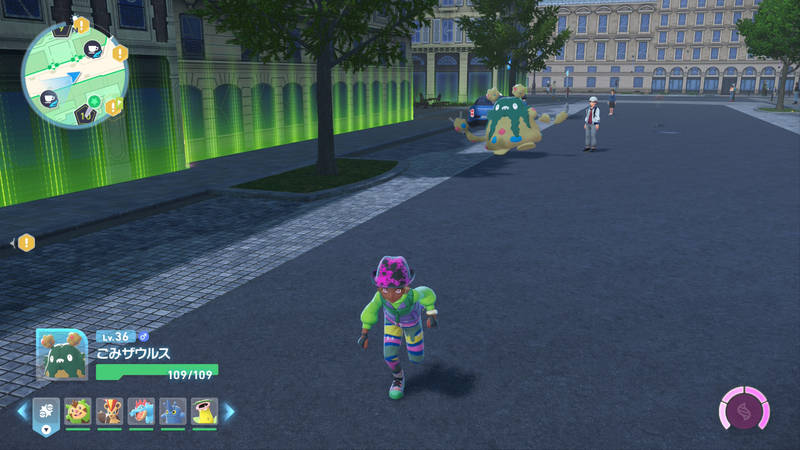Select the lower café marker on the minimap
Viewport: 800px width, 450px height.
(48, 98)
